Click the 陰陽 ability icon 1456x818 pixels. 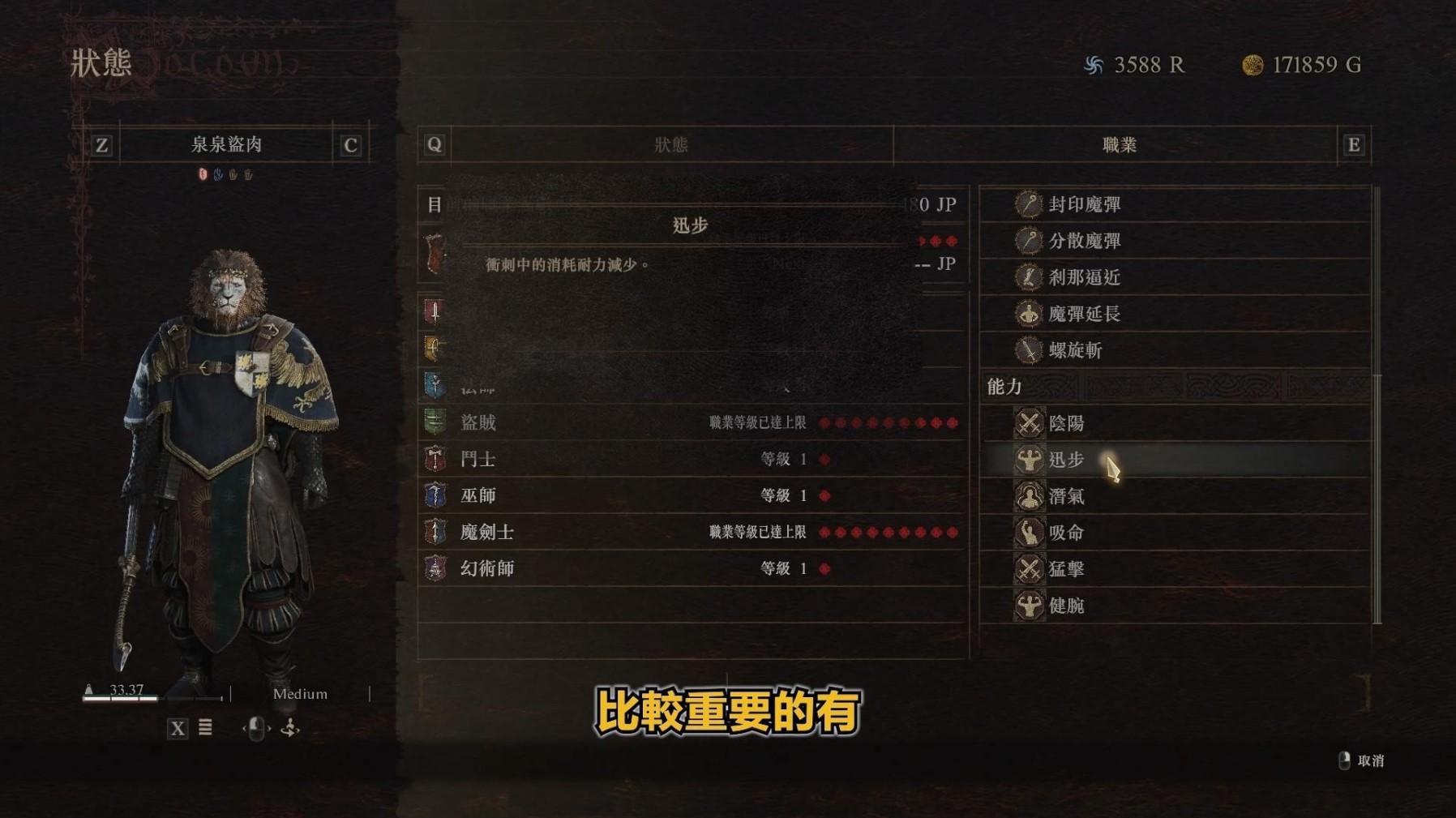point(1028,423)
